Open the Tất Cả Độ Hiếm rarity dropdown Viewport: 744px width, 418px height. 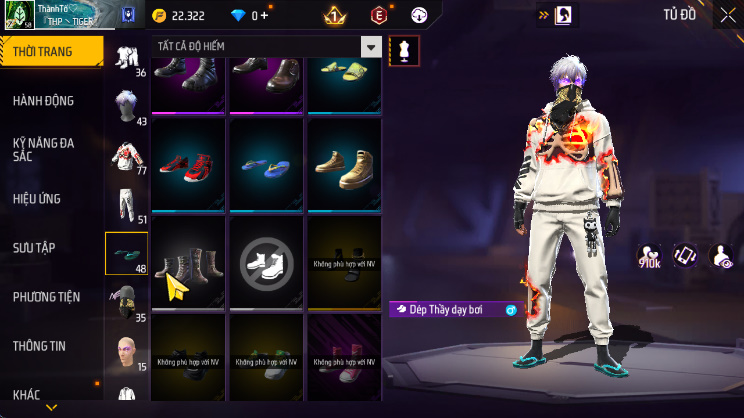(371, 47)
